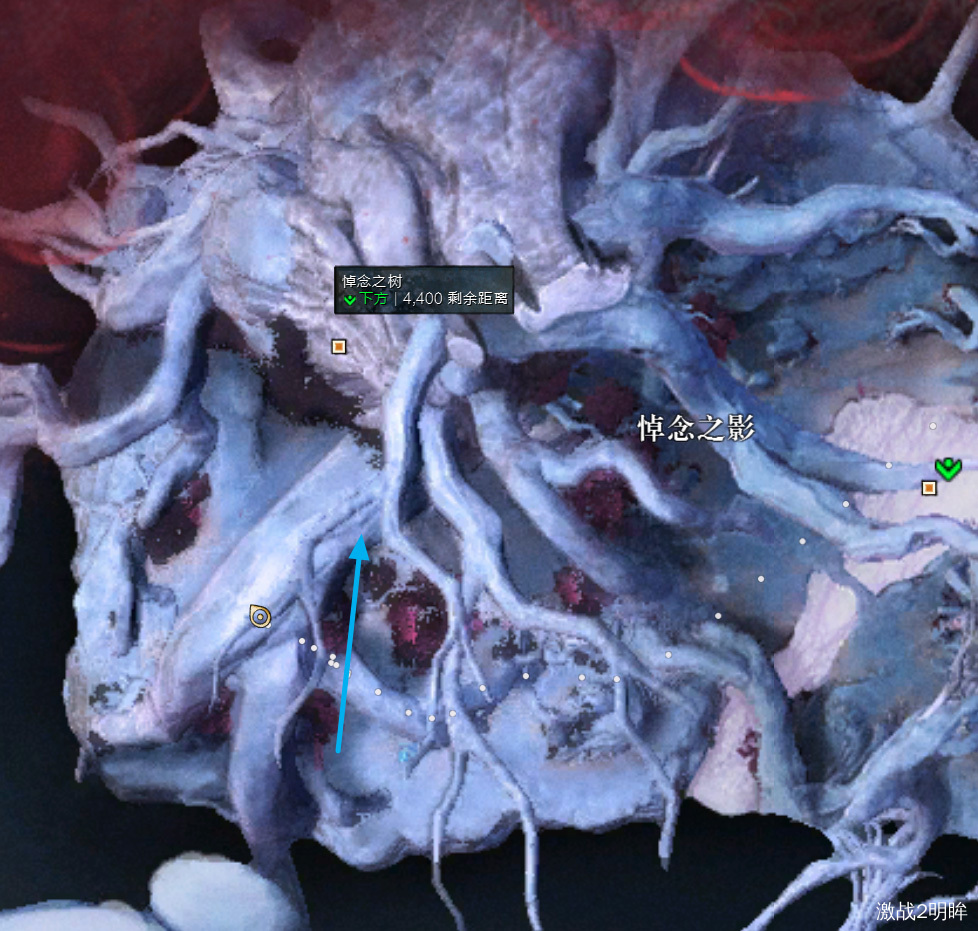Click the orange square marker under 悼念之树 tooltip

click(339, 347)
